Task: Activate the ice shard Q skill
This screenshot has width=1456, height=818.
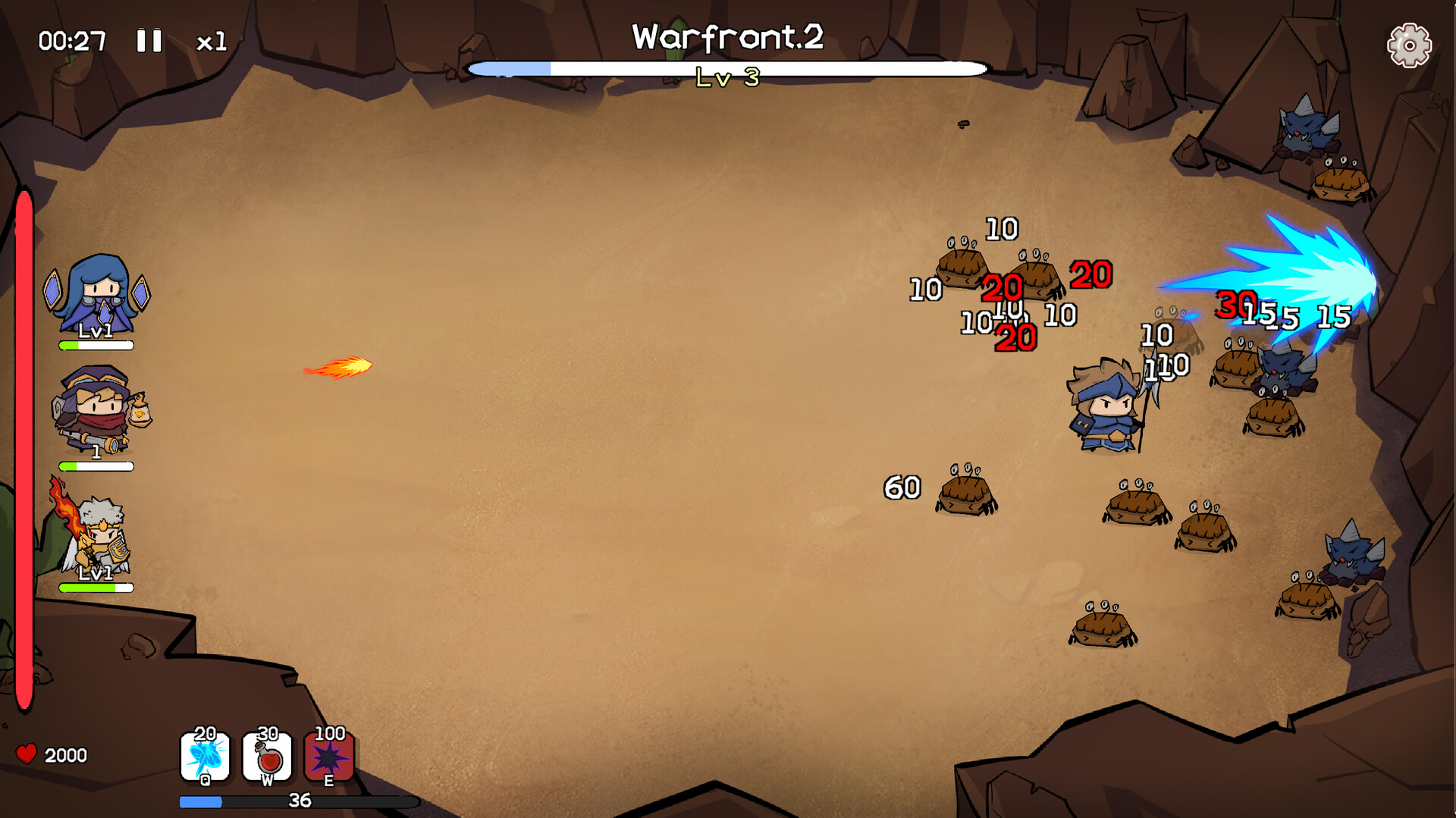Action: (205, 757)
